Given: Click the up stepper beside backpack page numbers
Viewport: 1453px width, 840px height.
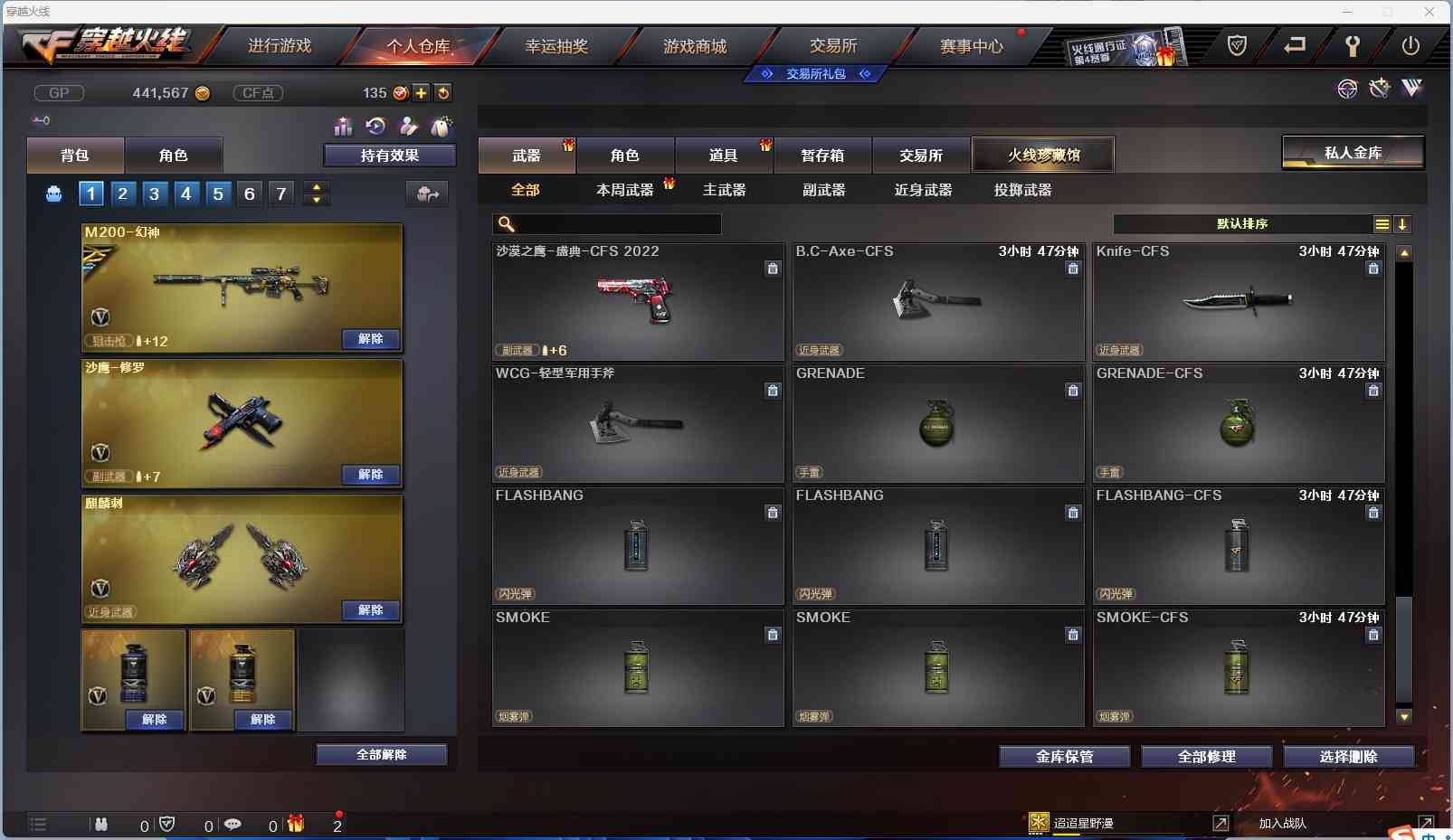Looking at the screenshot, I should pyautogui.click(x=317, y=187).
